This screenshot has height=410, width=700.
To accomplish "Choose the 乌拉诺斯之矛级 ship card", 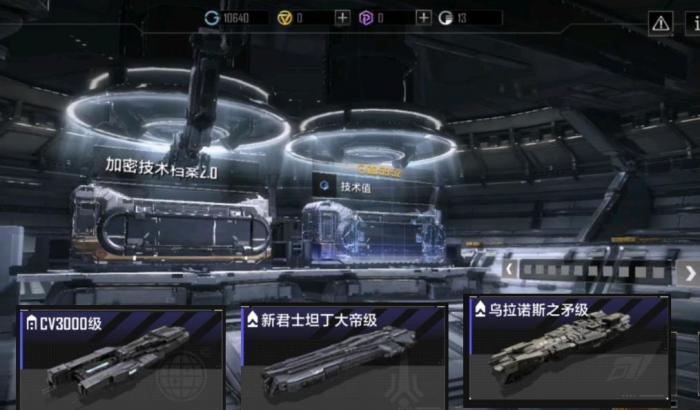I will pos(568,352).
